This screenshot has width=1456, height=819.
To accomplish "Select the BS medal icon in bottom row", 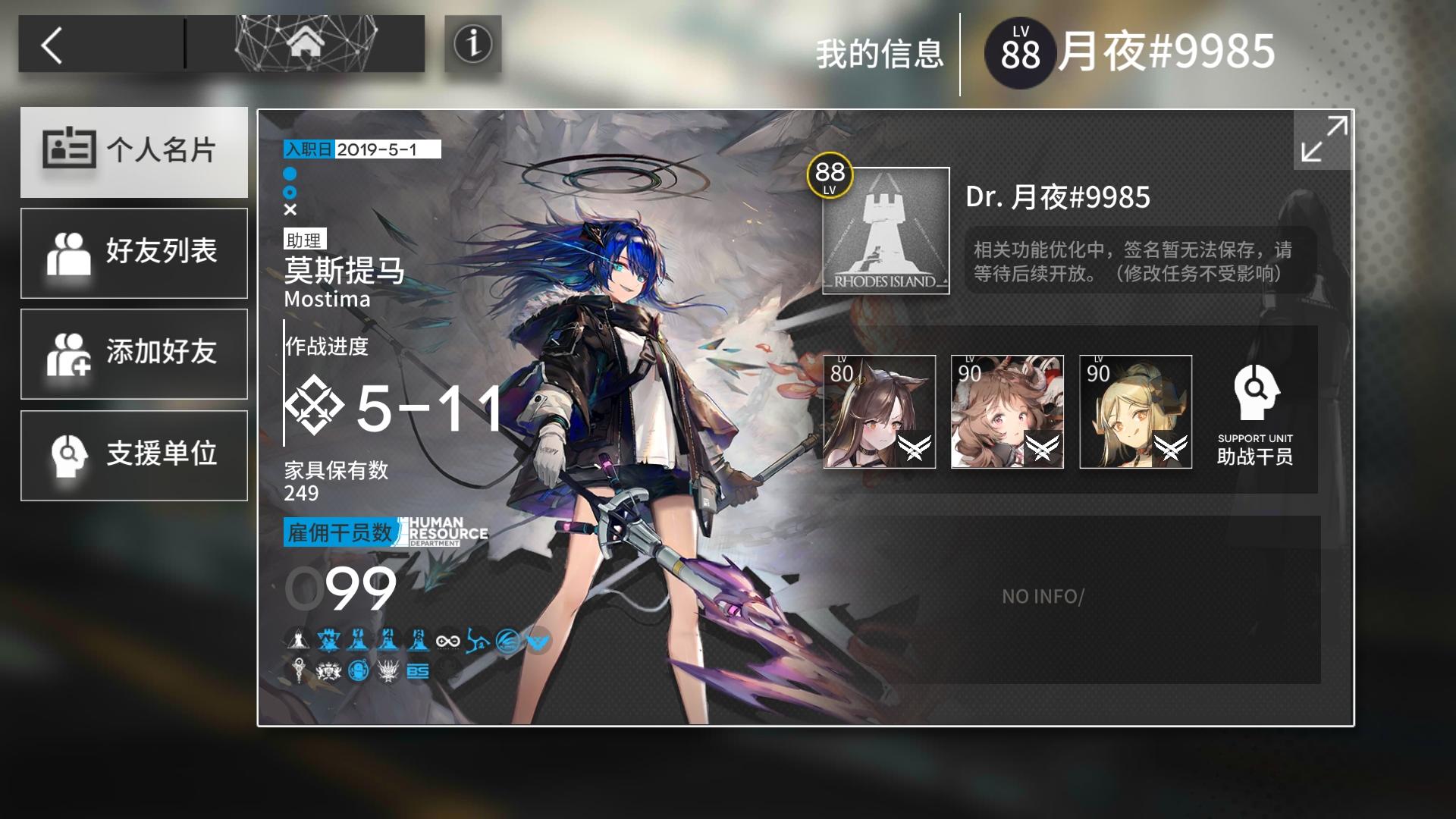I will click(417, 670).
